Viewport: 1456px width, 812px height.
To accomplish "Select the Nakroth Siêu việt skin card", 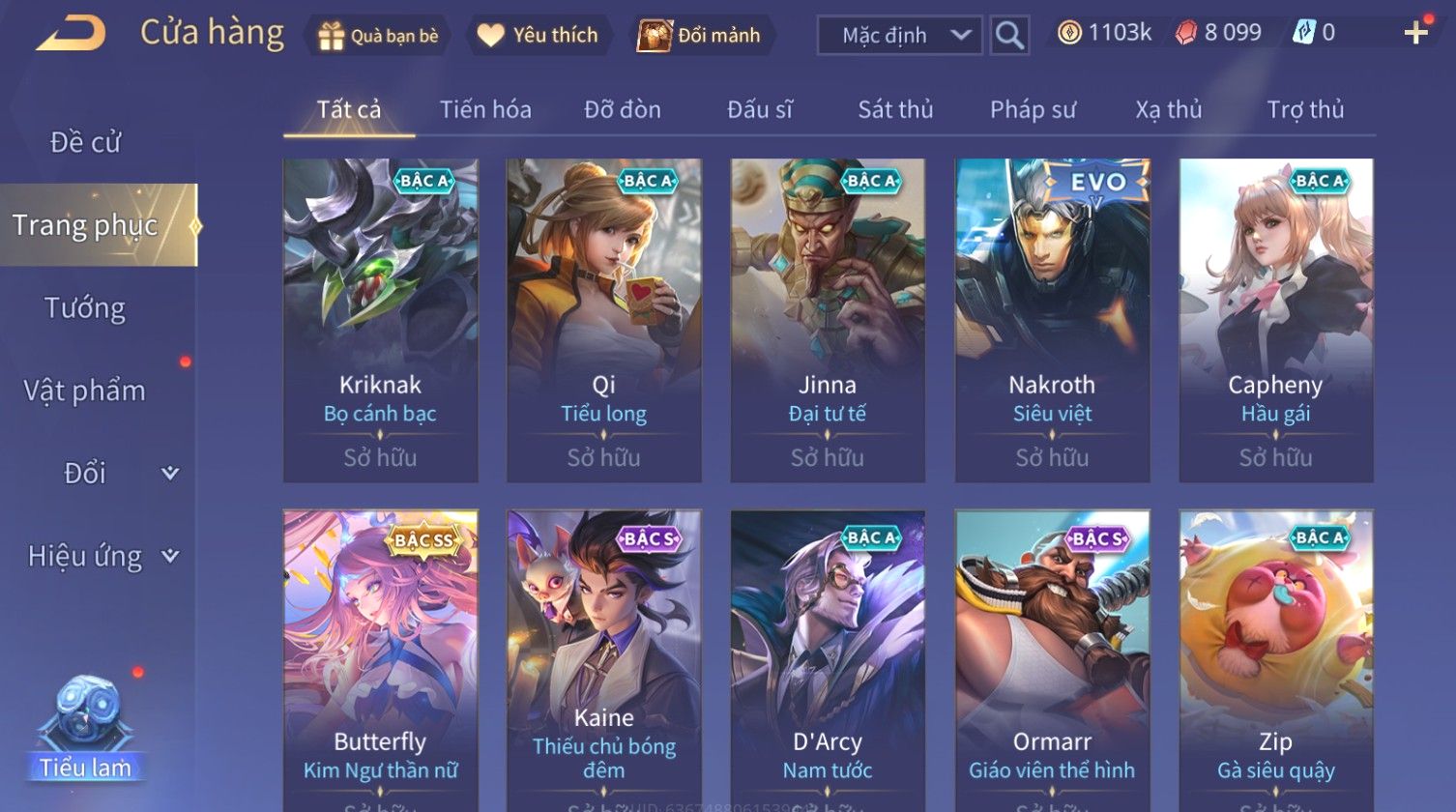I will [x=1052, y=320].
